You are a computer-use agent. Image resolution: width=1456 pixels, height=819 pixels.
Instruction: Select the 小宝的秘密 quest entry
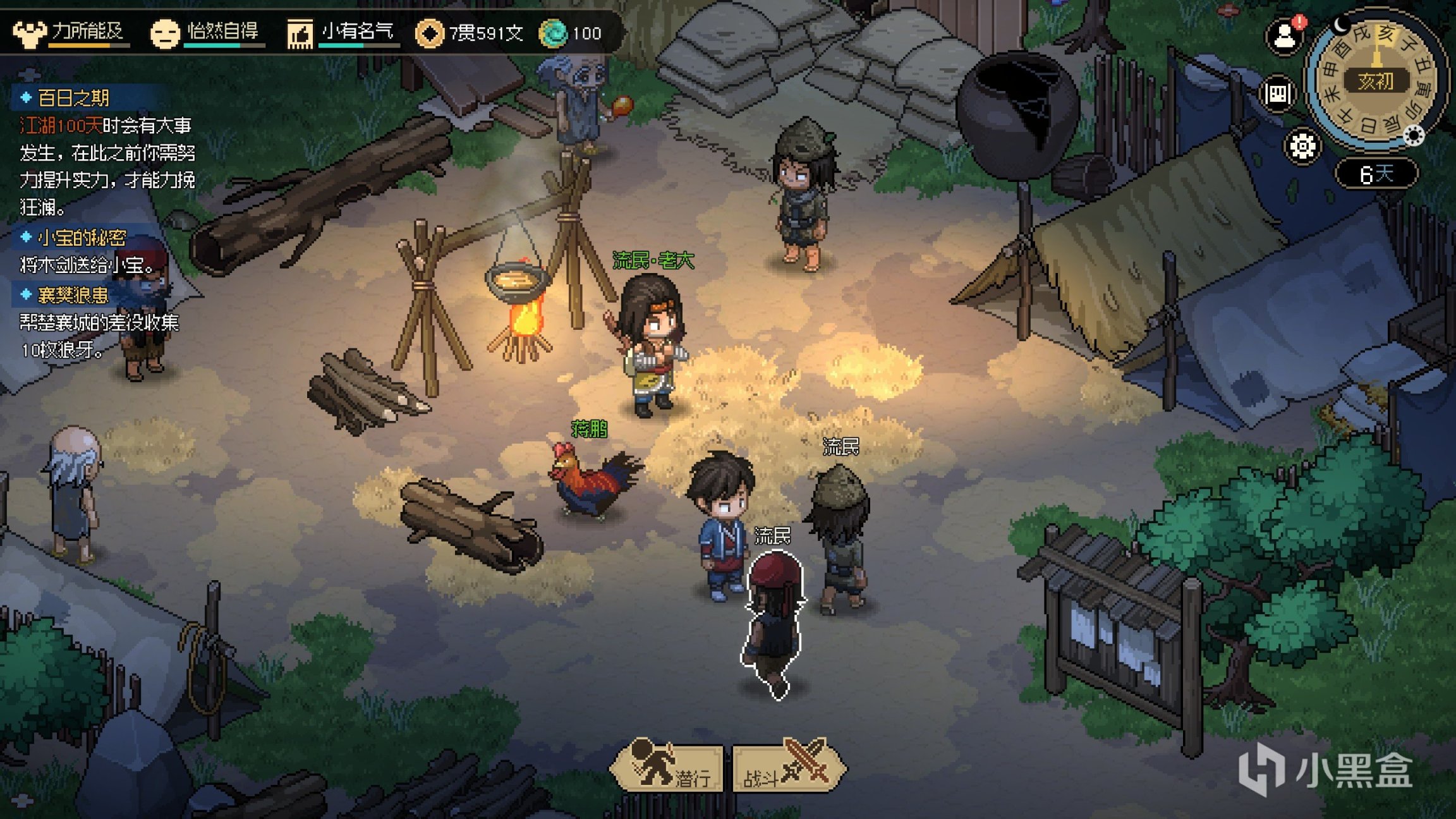[x=82, y=238]
